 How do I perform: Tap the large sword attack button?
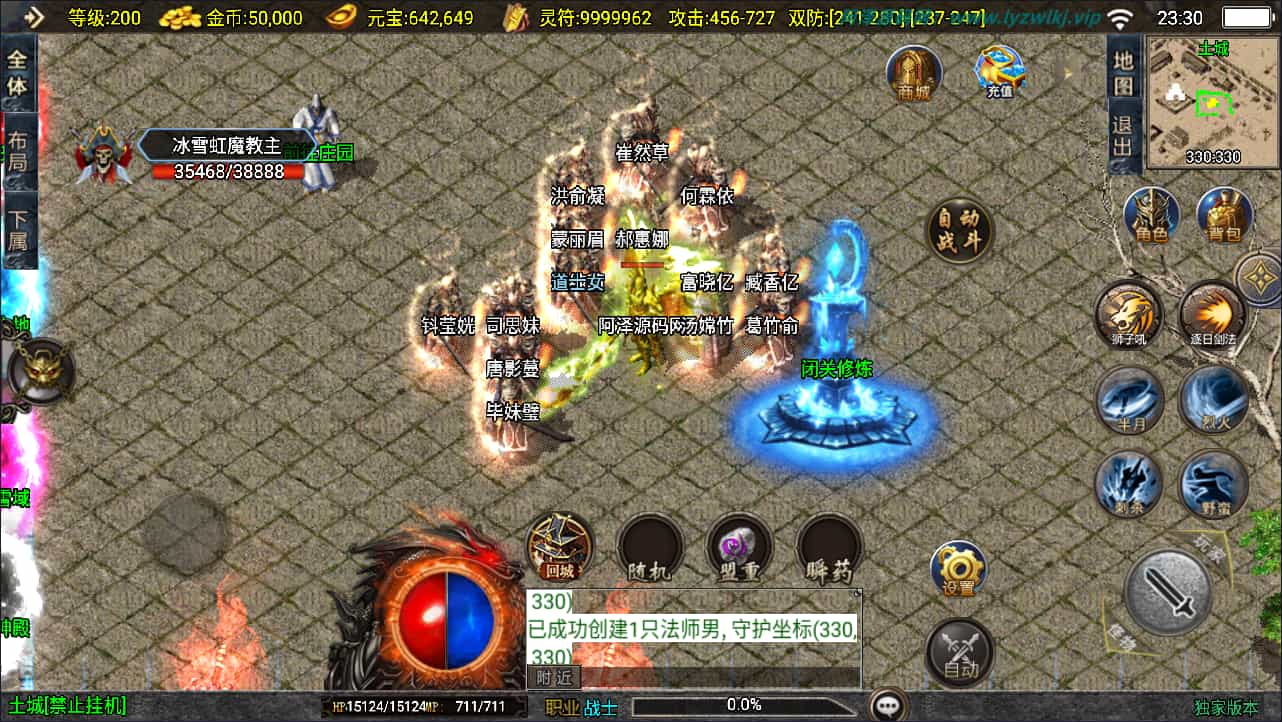tap(1167, 591)
